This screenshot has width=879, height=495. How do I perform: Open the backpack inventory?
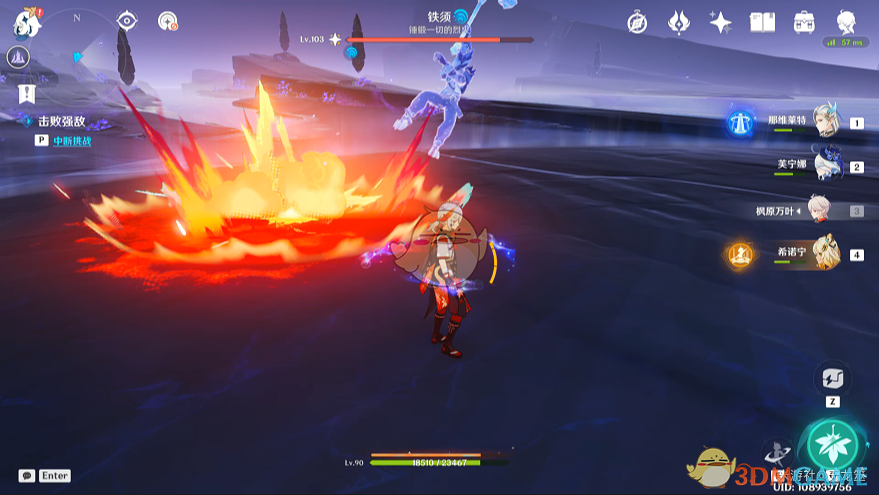(x=803, y=22)
